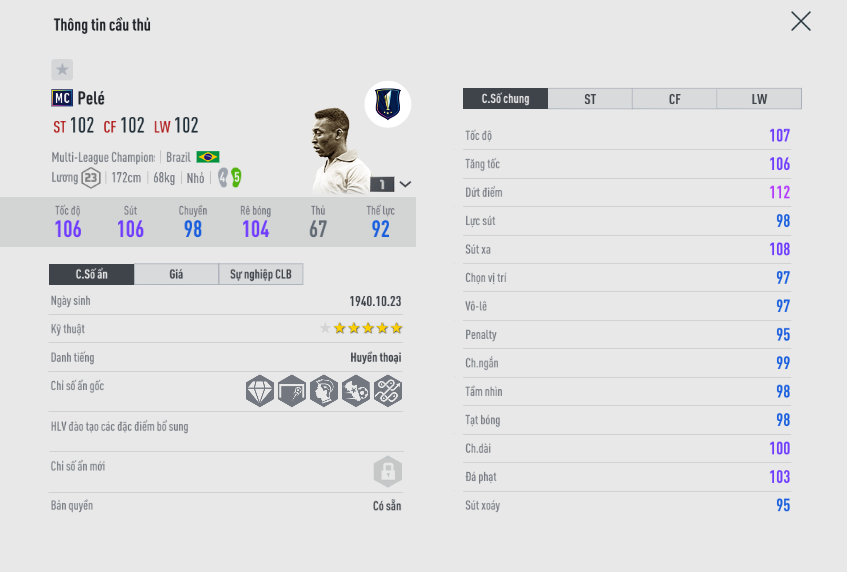Toggle the favorite star icon
The height and width of the screenshot is (572, 847).
coord(62,69)
